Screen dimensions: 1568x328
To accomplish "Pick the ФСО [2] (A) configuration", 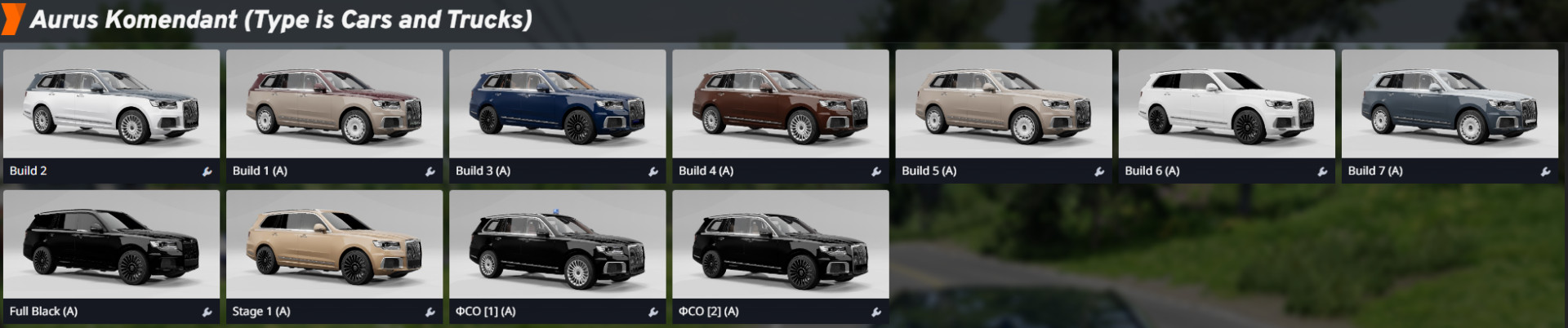I will [780, 245].
